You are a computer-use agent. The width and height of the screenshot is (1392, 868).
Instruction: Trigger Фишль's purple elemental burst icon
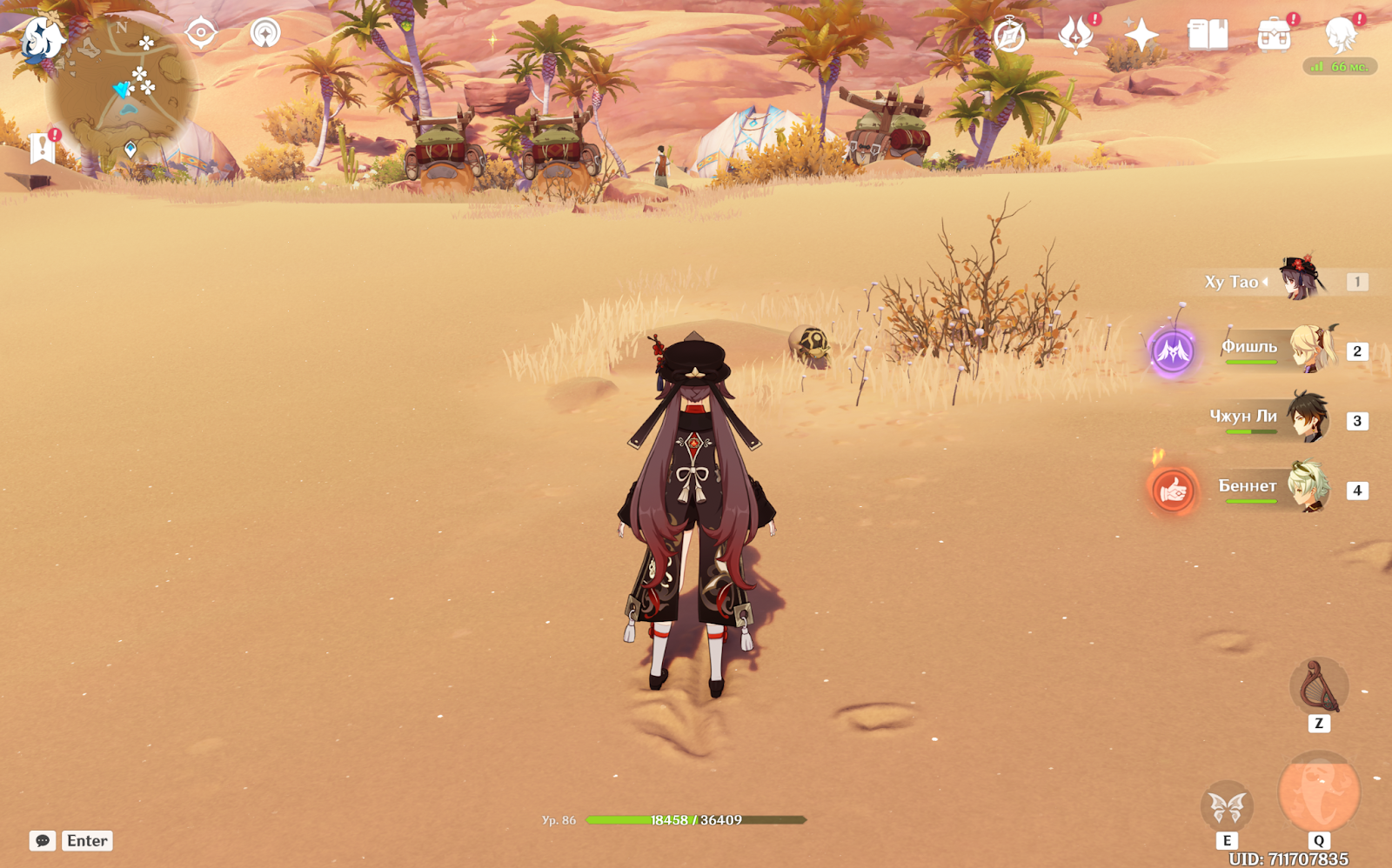point(1173,352)
